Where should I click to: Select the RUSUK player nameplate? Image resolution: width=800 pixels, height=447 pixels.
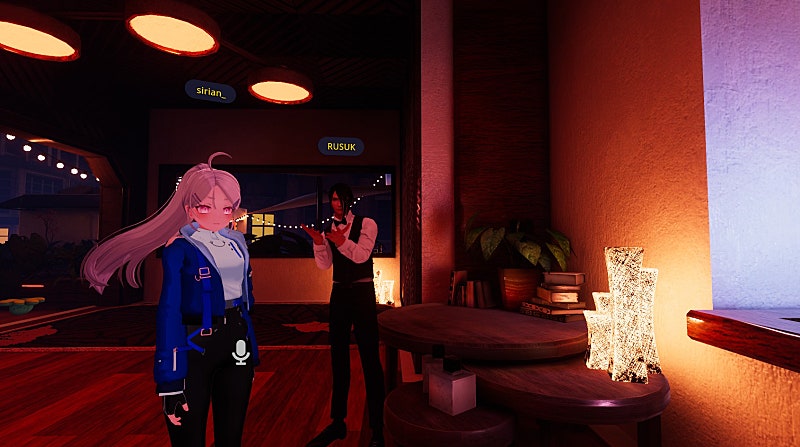point(341,146)
